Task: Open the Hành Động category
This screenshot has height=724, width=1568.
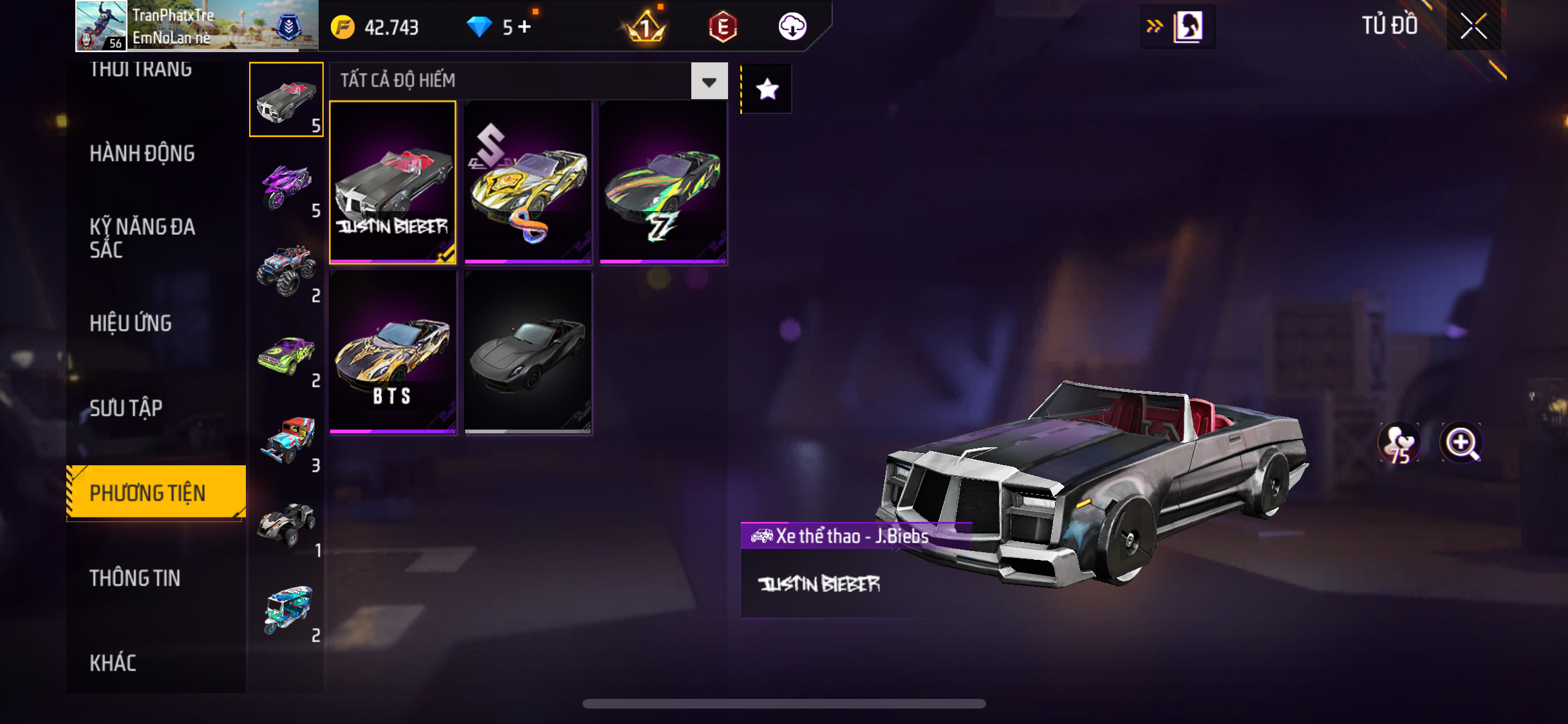Action: (x=142, y=154)
